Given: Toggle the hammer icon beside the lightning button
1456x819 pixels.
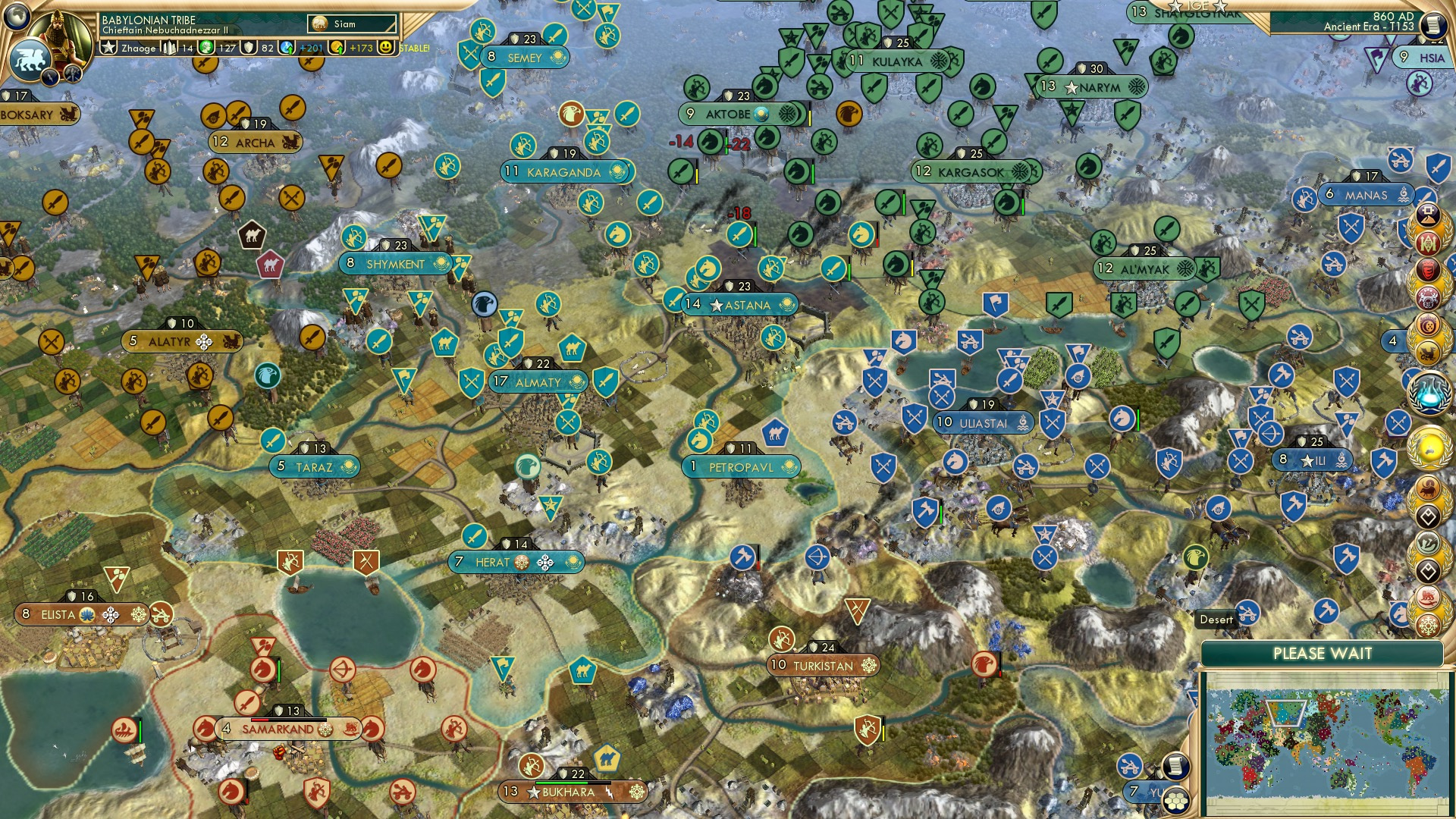Looking at the screenshot, I should click(x=72, y=74).
